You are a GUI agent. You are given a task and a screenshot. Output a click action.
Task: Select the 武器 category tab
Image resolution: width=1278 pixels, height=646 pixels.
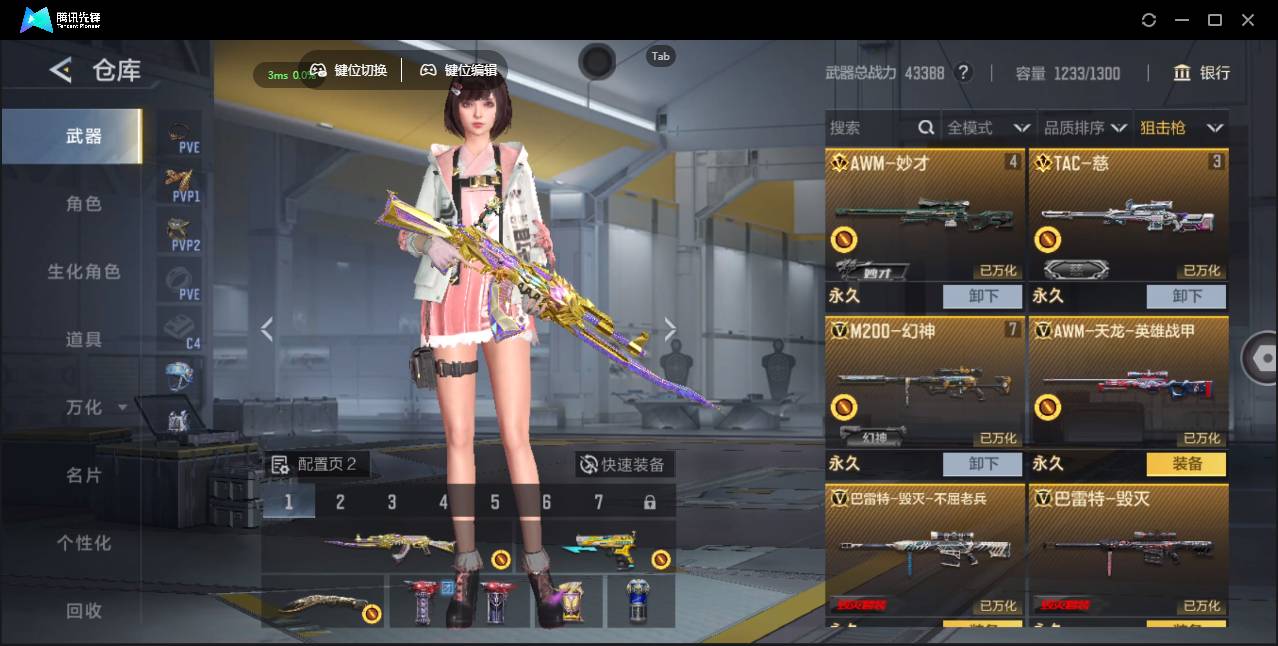84,136
